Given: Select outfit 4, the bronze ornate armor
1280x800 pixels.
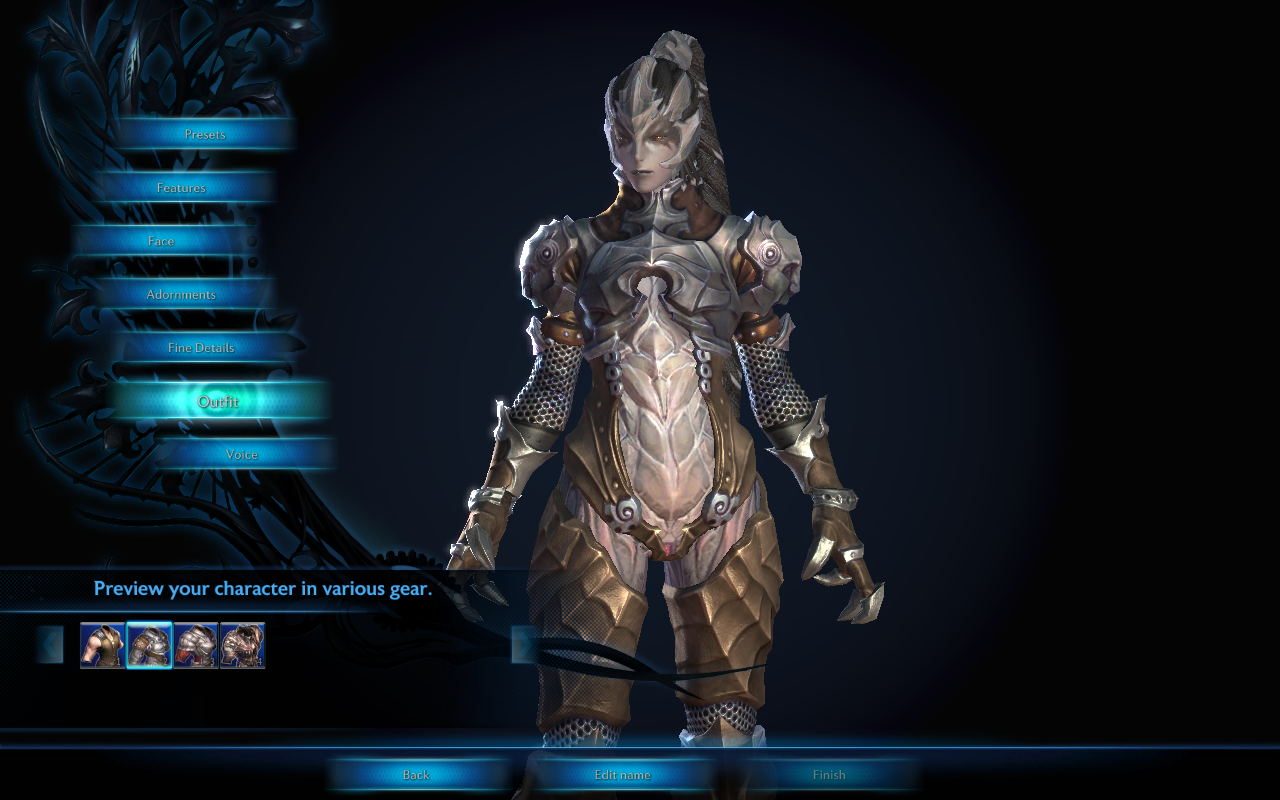Looking at the screenshot, I should 242,645.
